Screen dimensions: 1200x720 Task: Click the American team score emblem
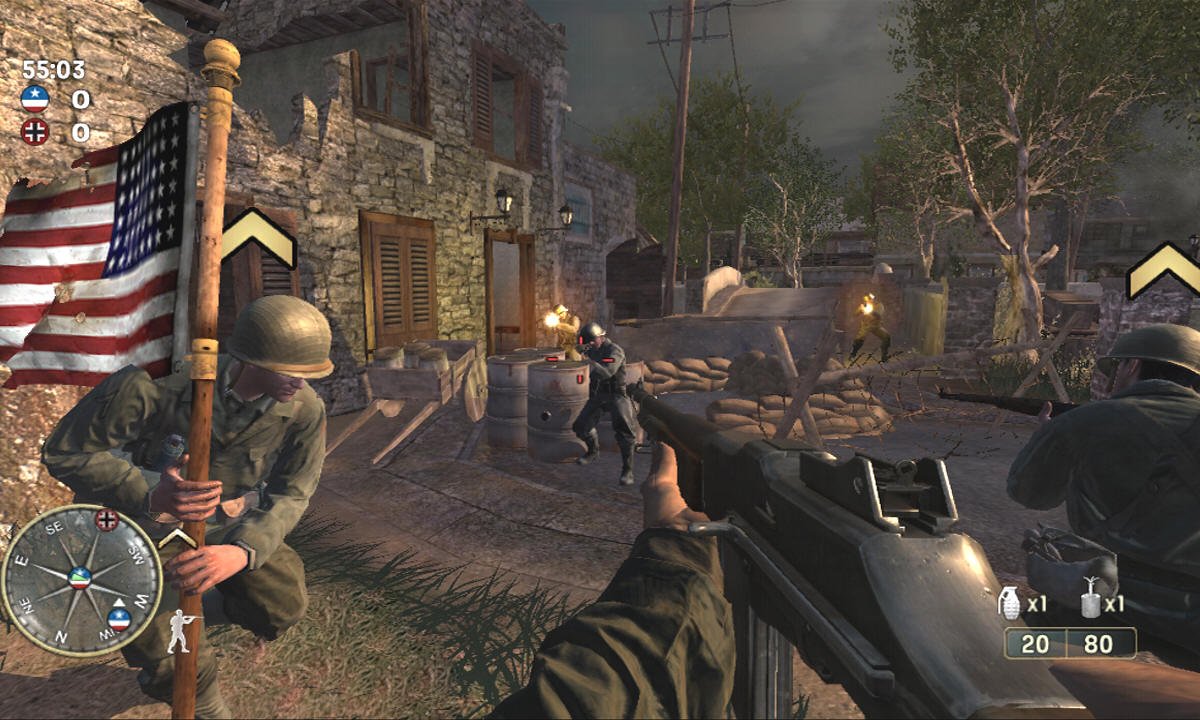[35, 99]
